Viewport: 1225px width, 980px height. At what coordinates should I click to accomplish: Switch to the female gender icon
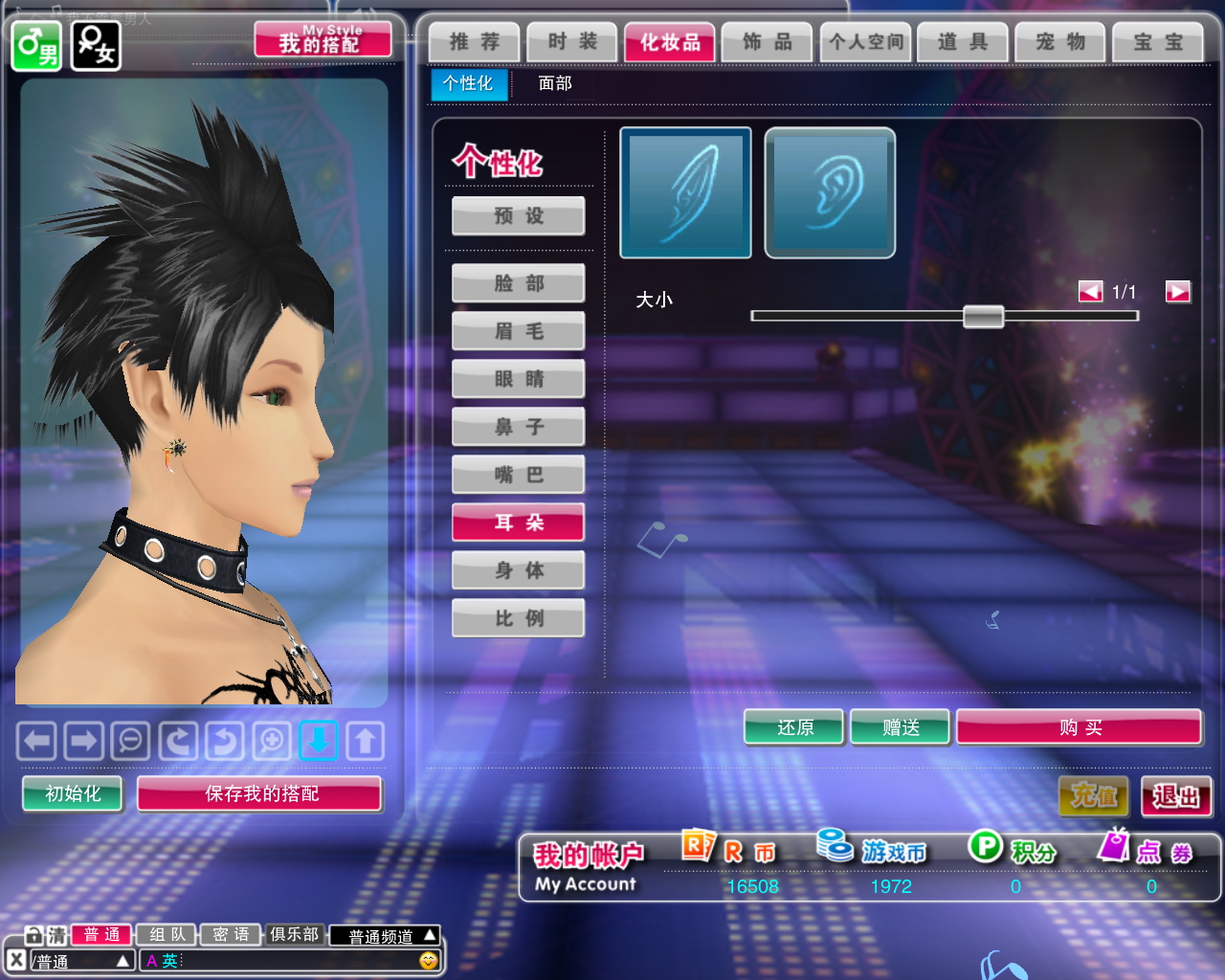[x=96, y=46]
